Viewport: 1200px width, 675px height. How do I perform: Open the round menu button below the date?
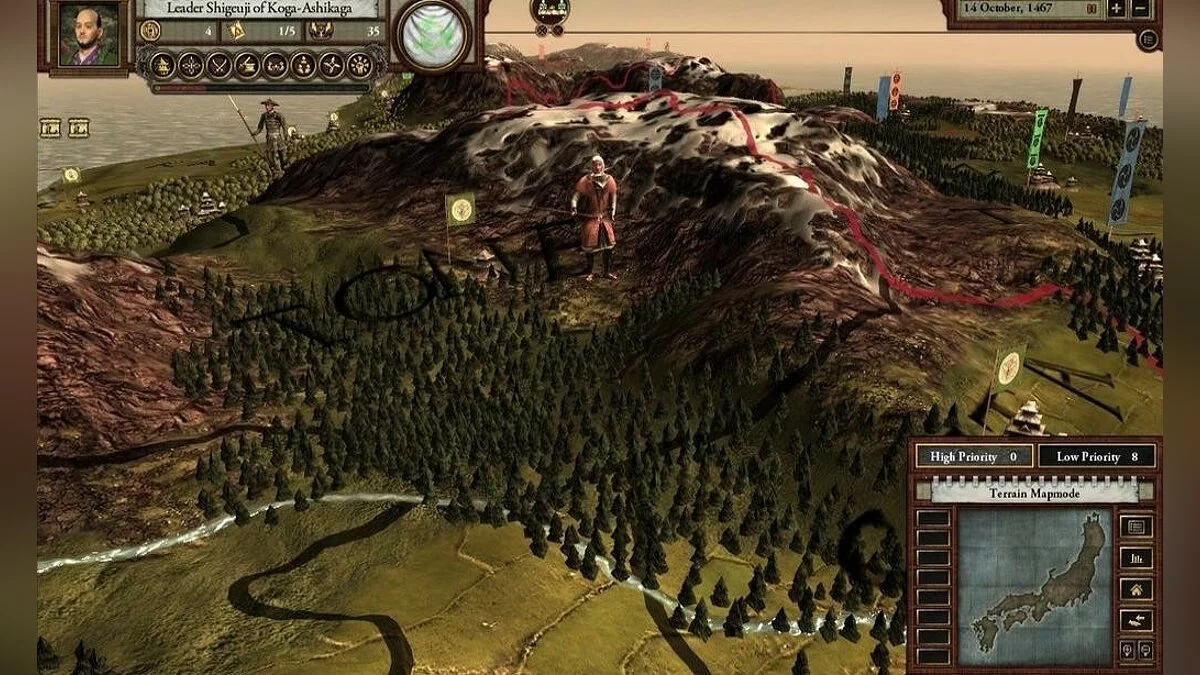[1149, 40]
